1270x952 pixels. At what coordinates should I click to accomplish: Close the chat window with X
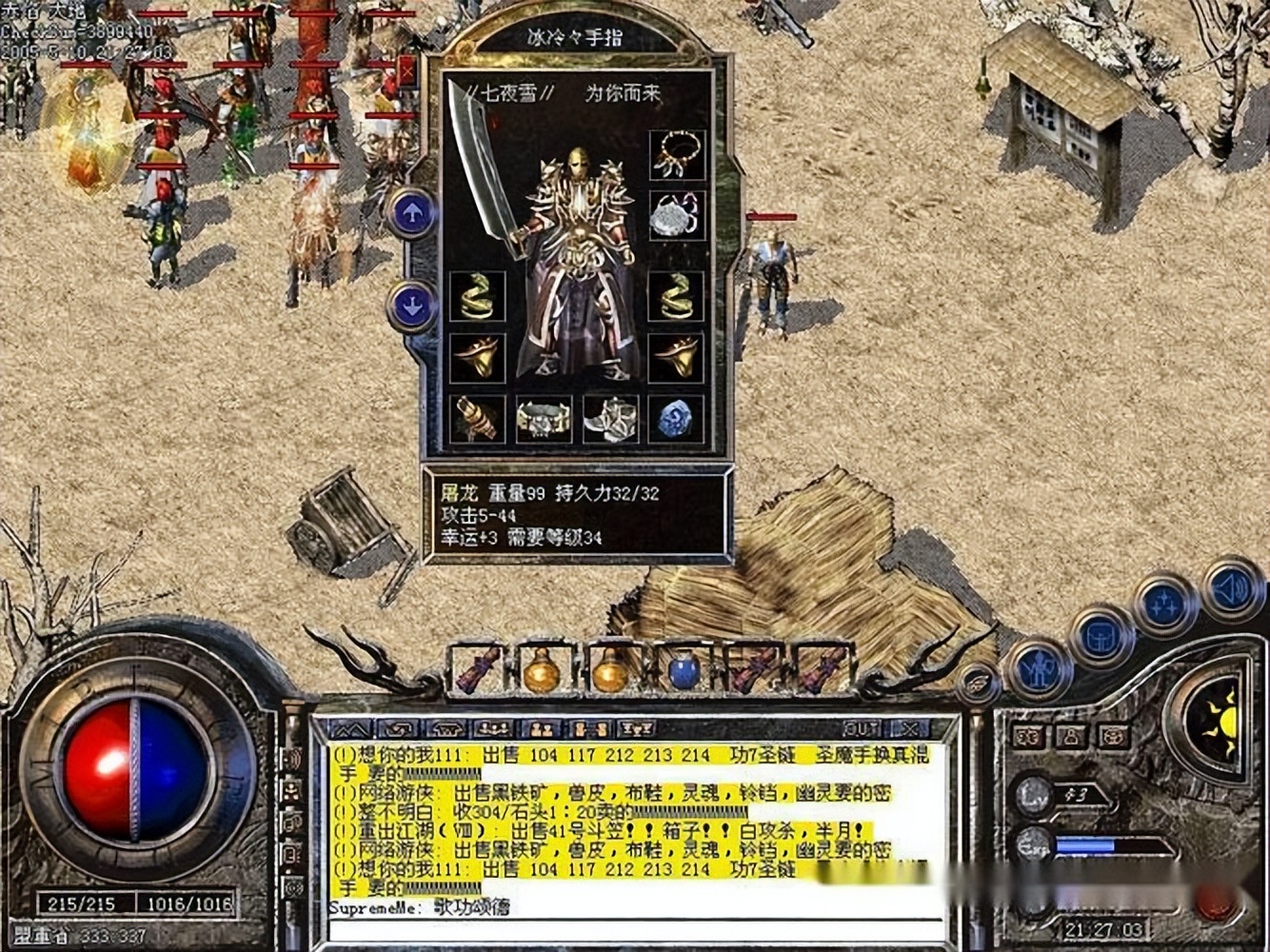coord(910,728)
